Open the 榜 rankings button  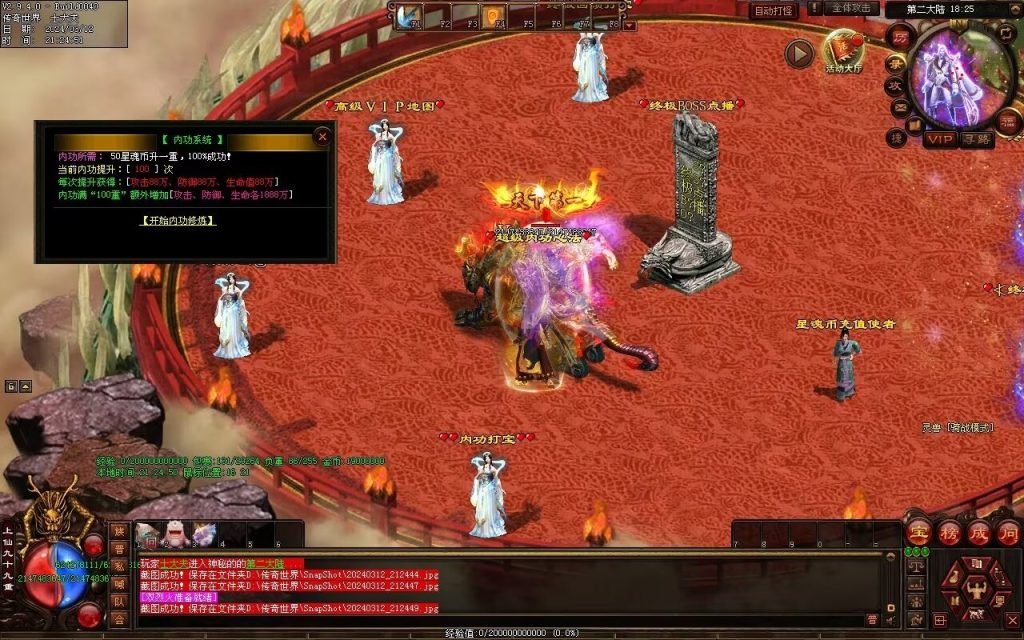949,531
